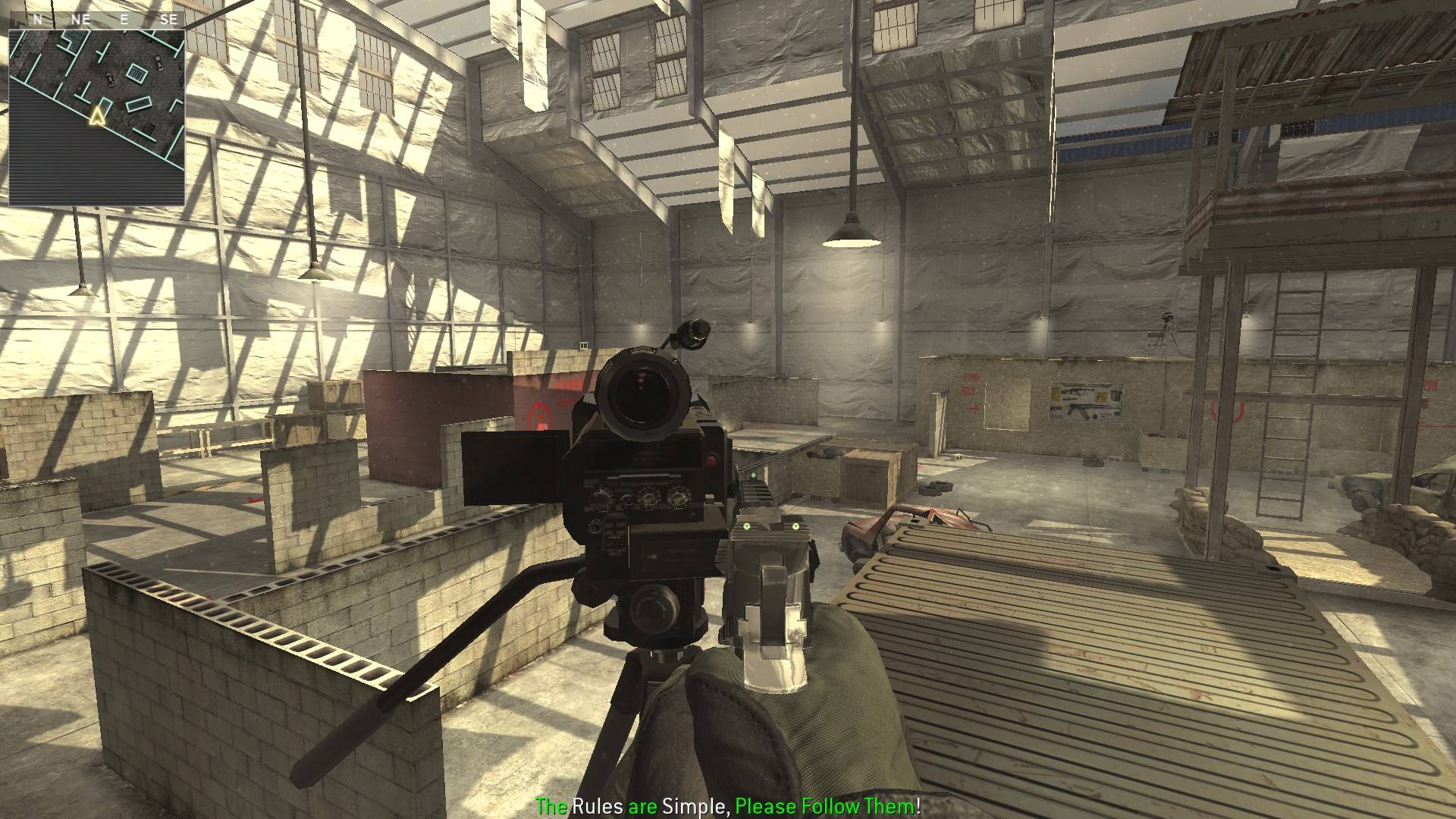
Task: Select the yellow player arrow on minimap
Action: click(96, 117)
